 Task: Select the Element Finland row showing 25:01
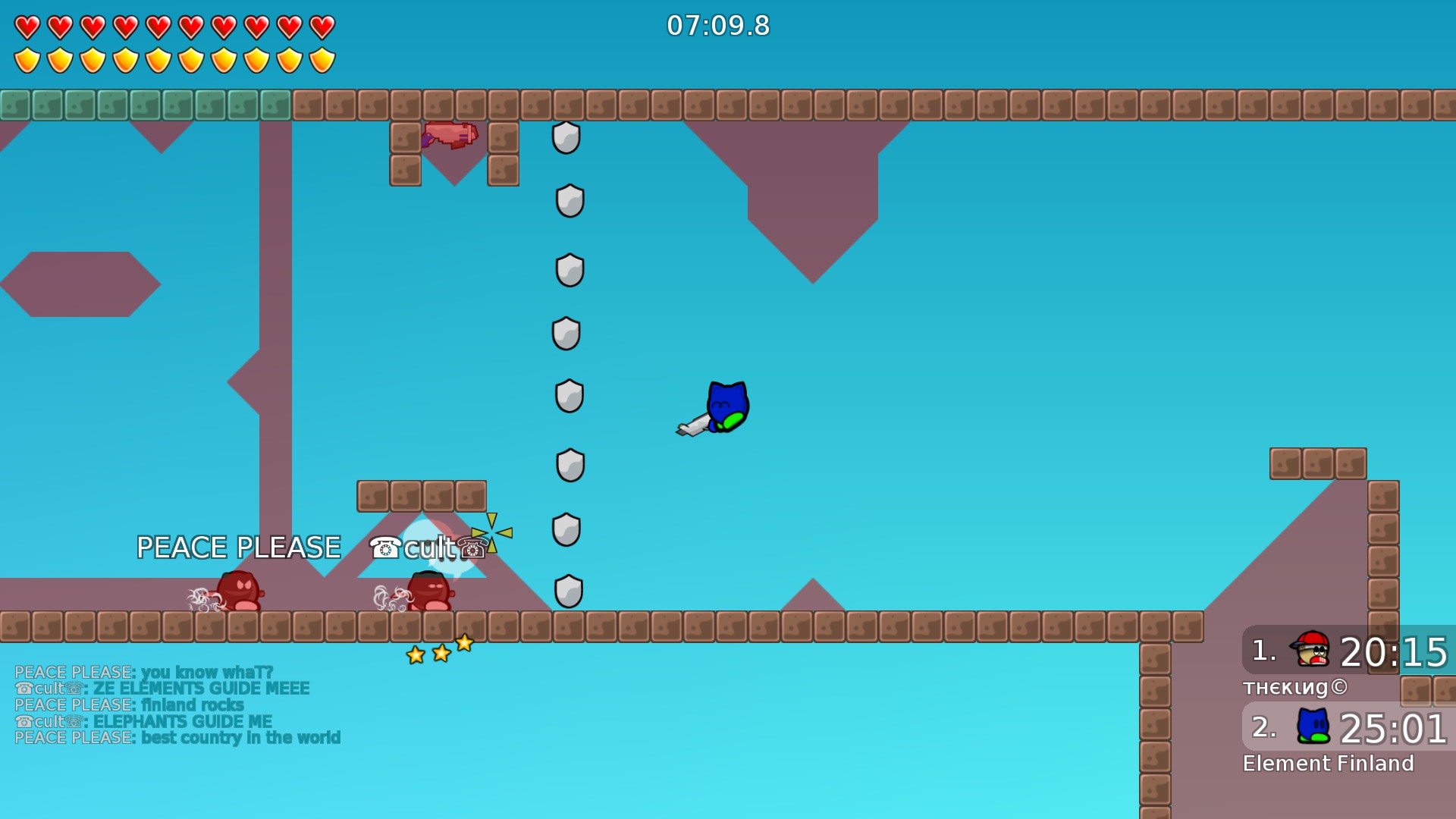[1348, 727]
